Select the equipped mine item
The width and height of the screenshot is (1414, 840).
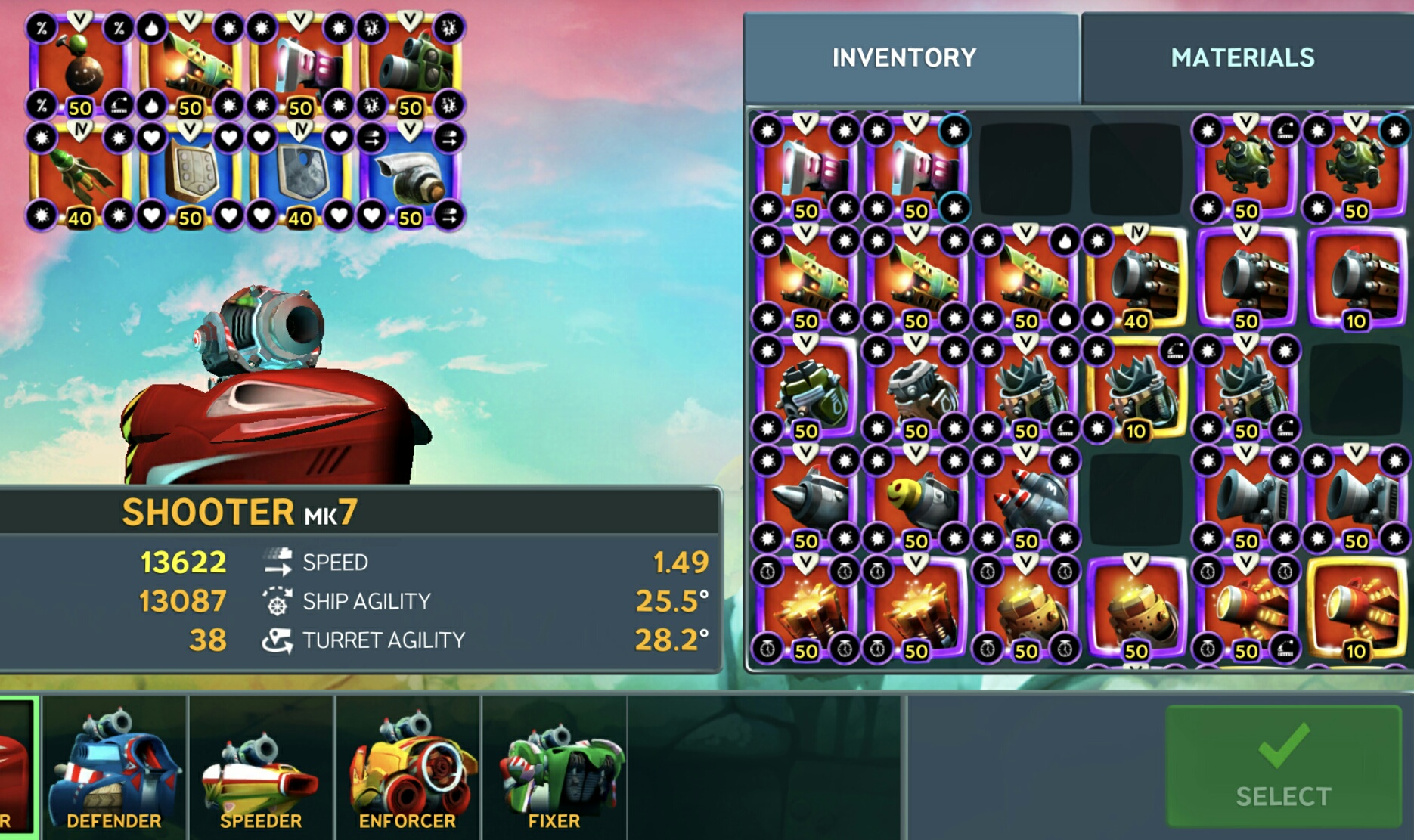point(79,64)
